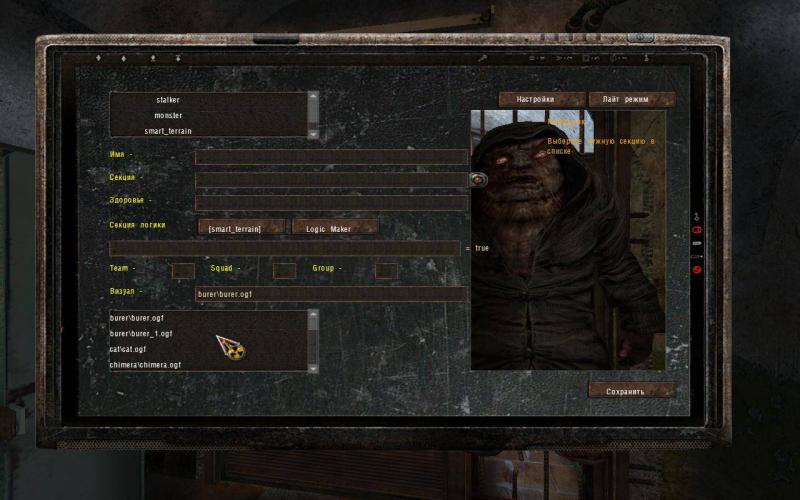Click the [smart_terrain] logic section button
The width and height of the screenshot is (800, 500).
click(241, 228)
